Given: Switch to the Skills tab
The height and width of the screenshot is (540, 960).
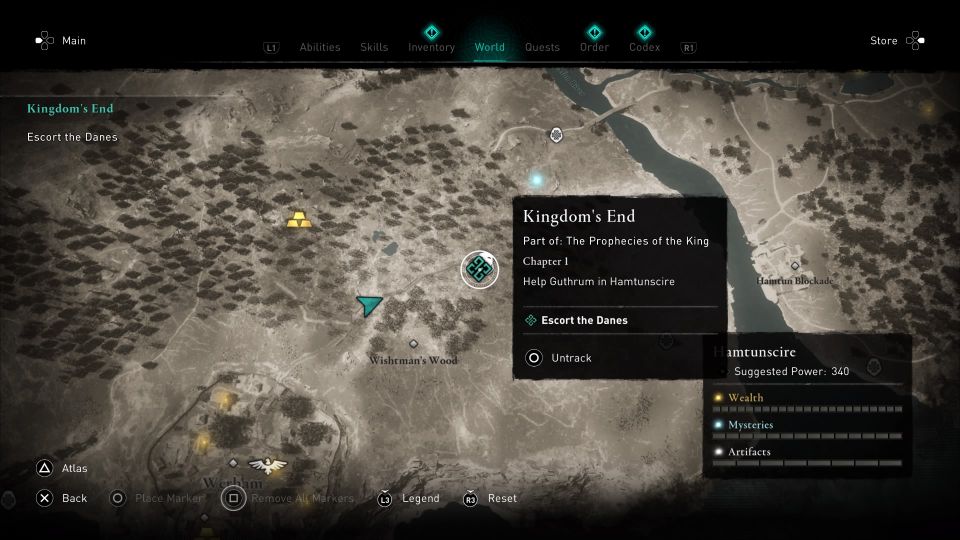Looking at the screenshot, I should point(374,47).
